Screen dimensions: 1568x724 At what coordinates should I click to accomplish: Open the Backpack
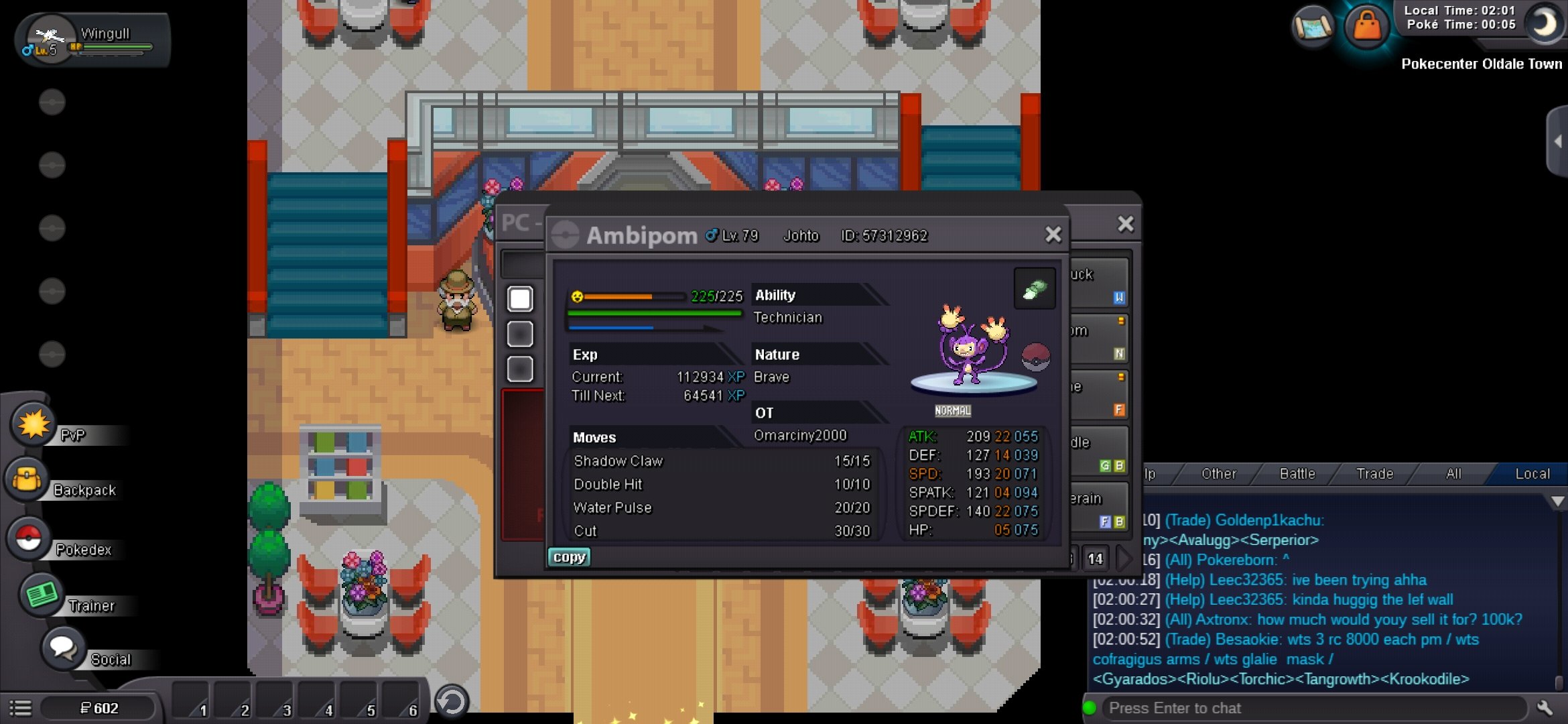28,480
